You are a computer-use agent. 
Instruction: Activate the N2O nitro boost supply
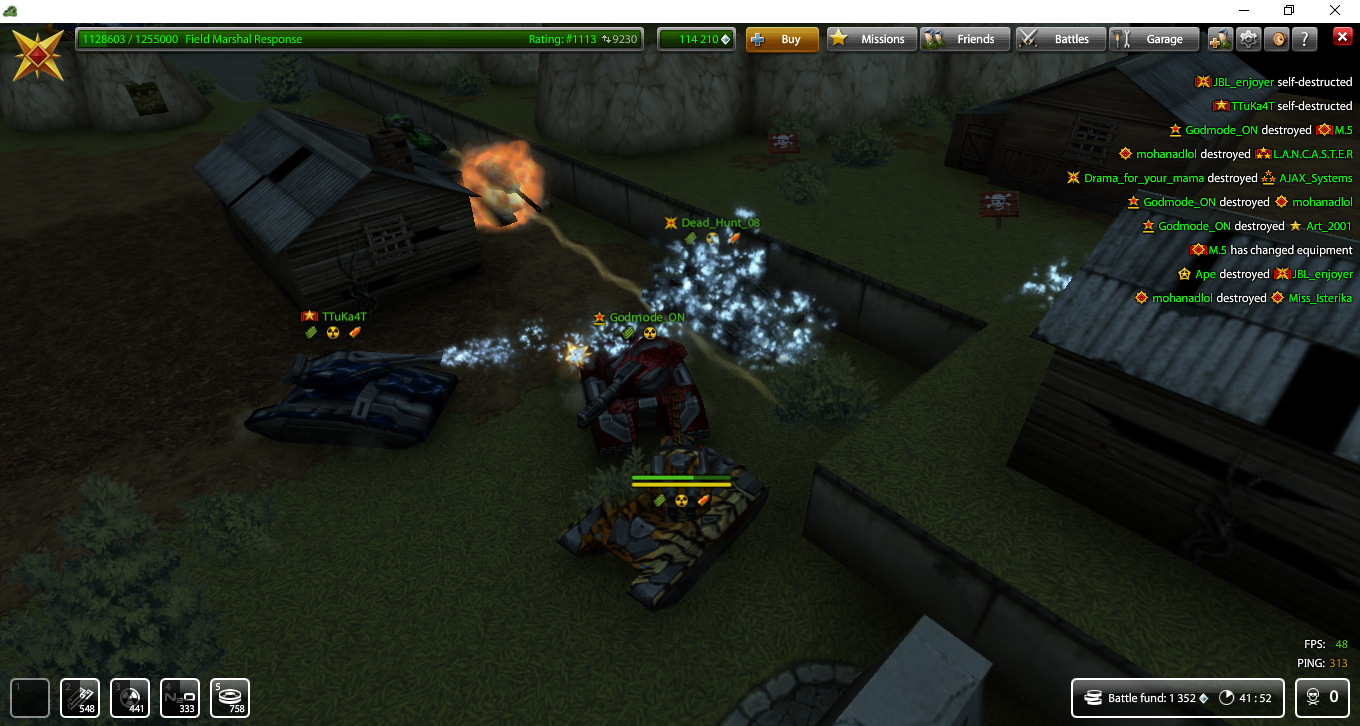181,697
